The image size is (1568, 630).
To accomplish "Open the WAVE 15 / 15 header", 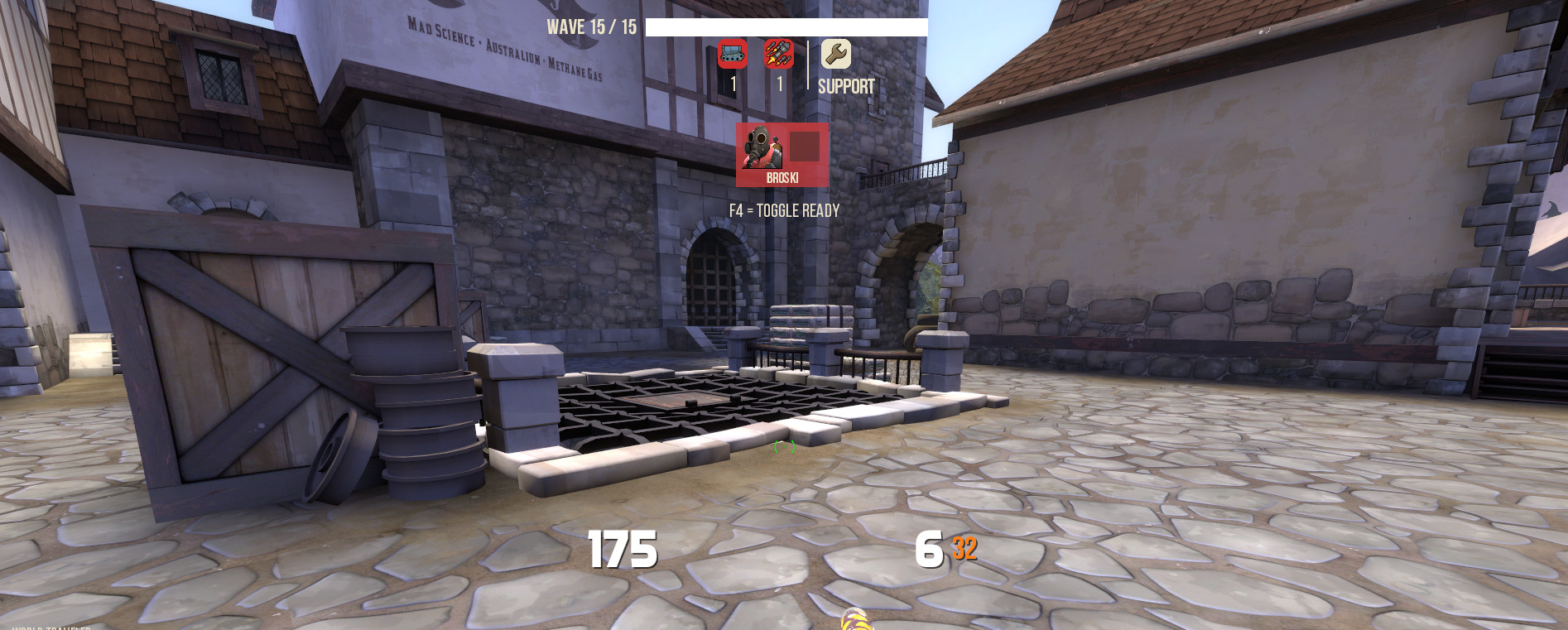I will click(x=591, y=25).
